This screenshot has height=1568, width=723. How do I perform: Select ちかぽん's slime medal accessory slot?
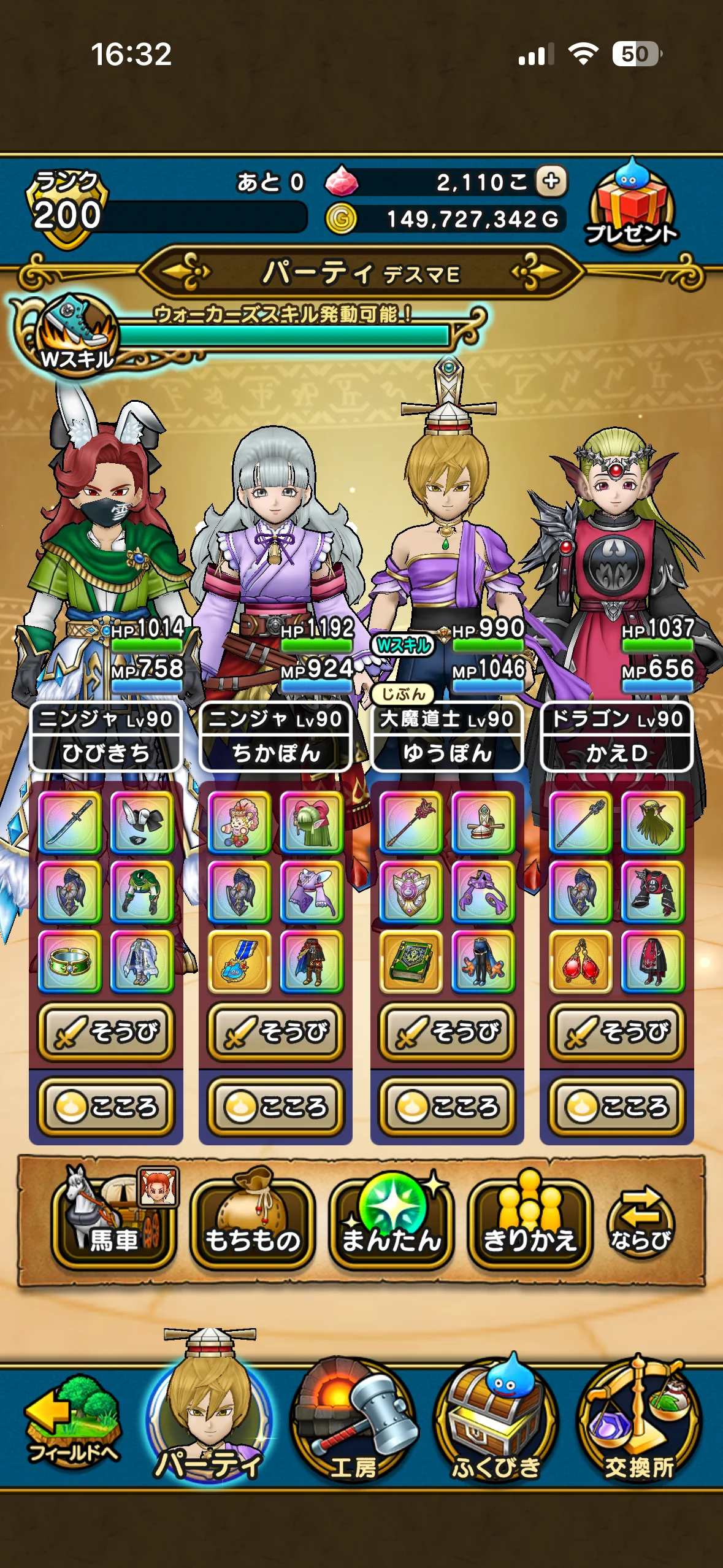(x=240, y=961)
